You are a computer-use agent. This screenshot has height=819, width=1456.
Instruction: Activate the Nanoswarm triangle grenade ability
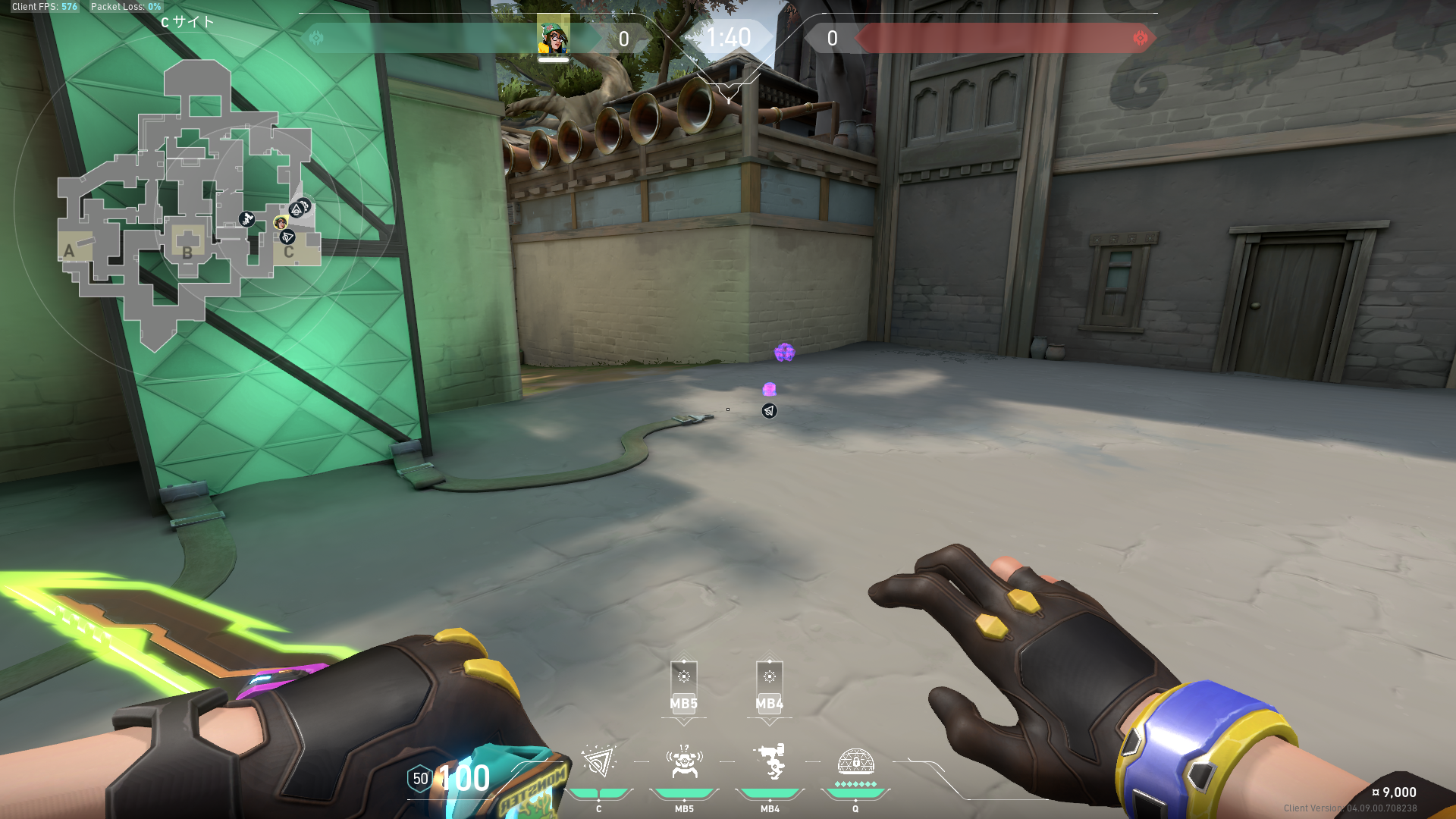tap(598, 763)
